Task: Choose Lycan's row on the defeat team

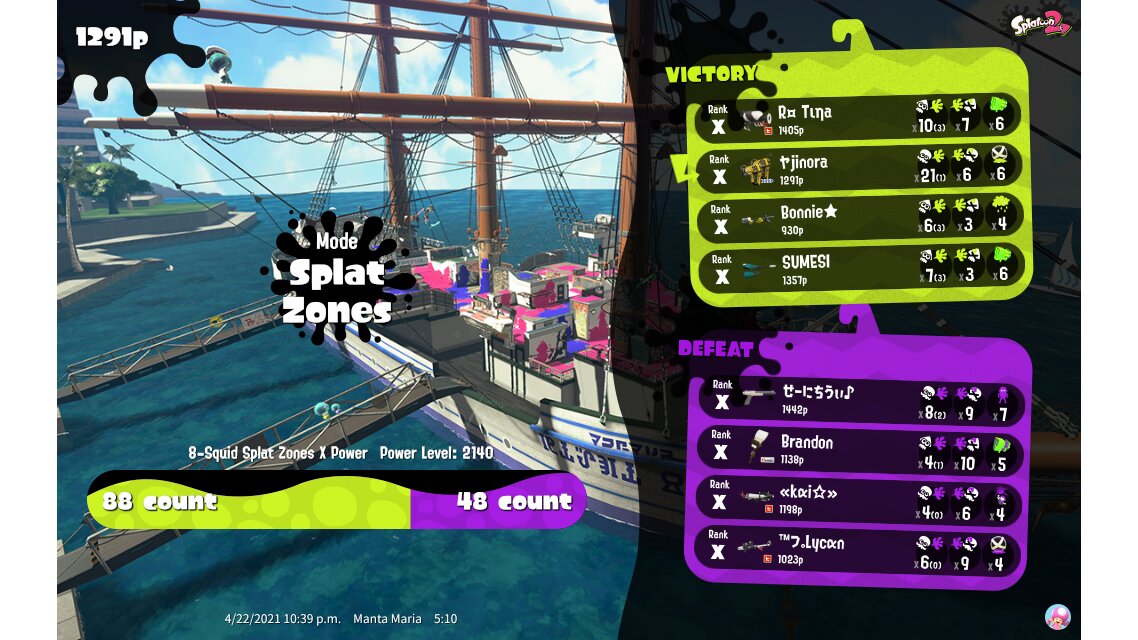Action: point(858,549)
